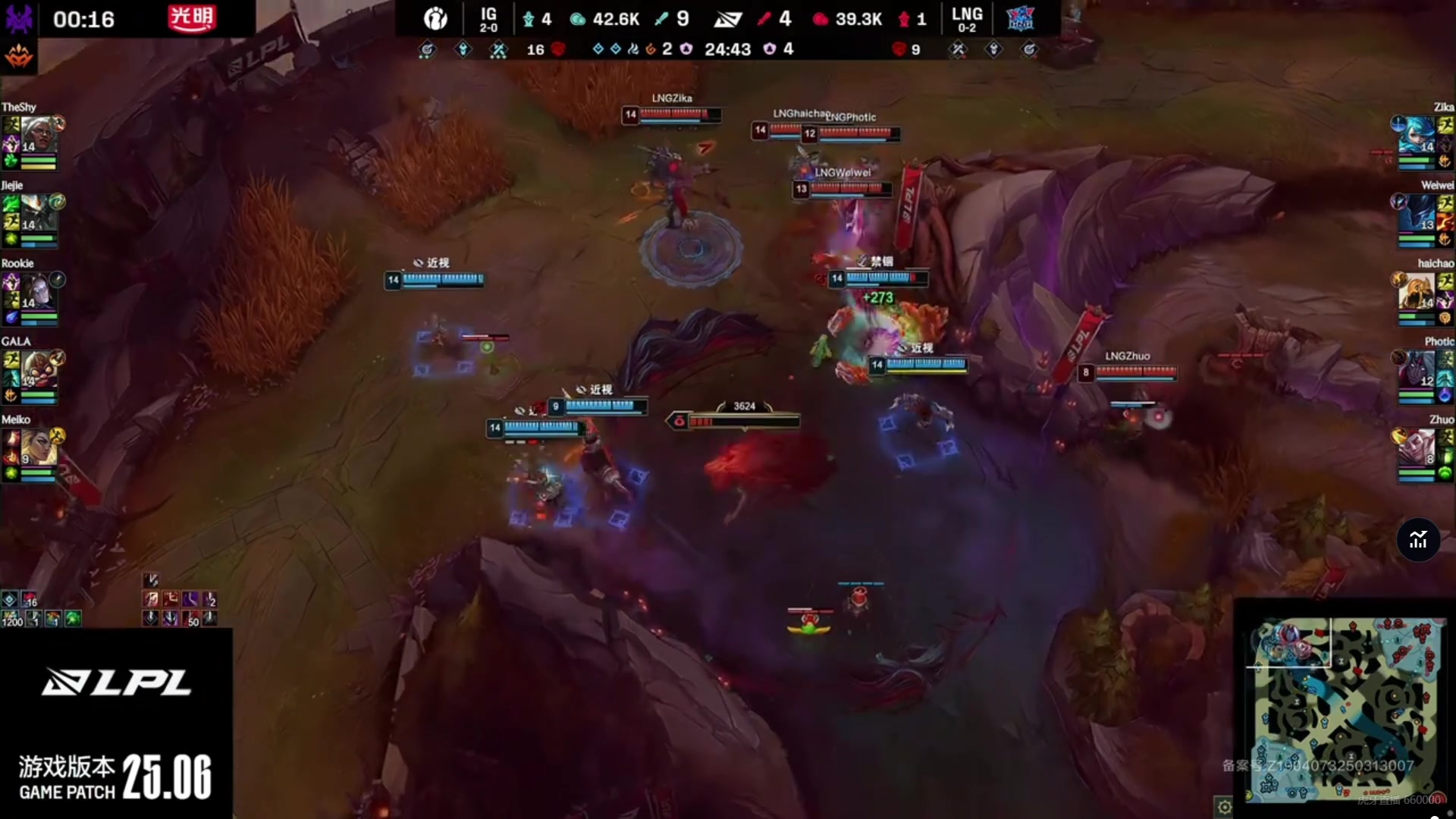Screen dimensions: 1456x819
Task: Select Jiejie's champion portrait
Action: (x=36, y=213)
